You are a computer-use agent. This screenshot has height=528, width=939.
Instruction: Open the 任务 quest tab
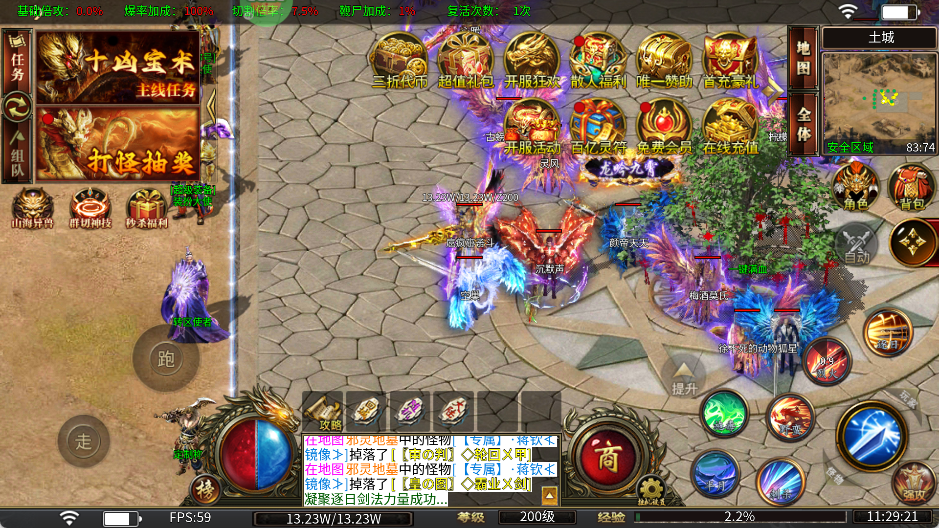coord(17,60)
